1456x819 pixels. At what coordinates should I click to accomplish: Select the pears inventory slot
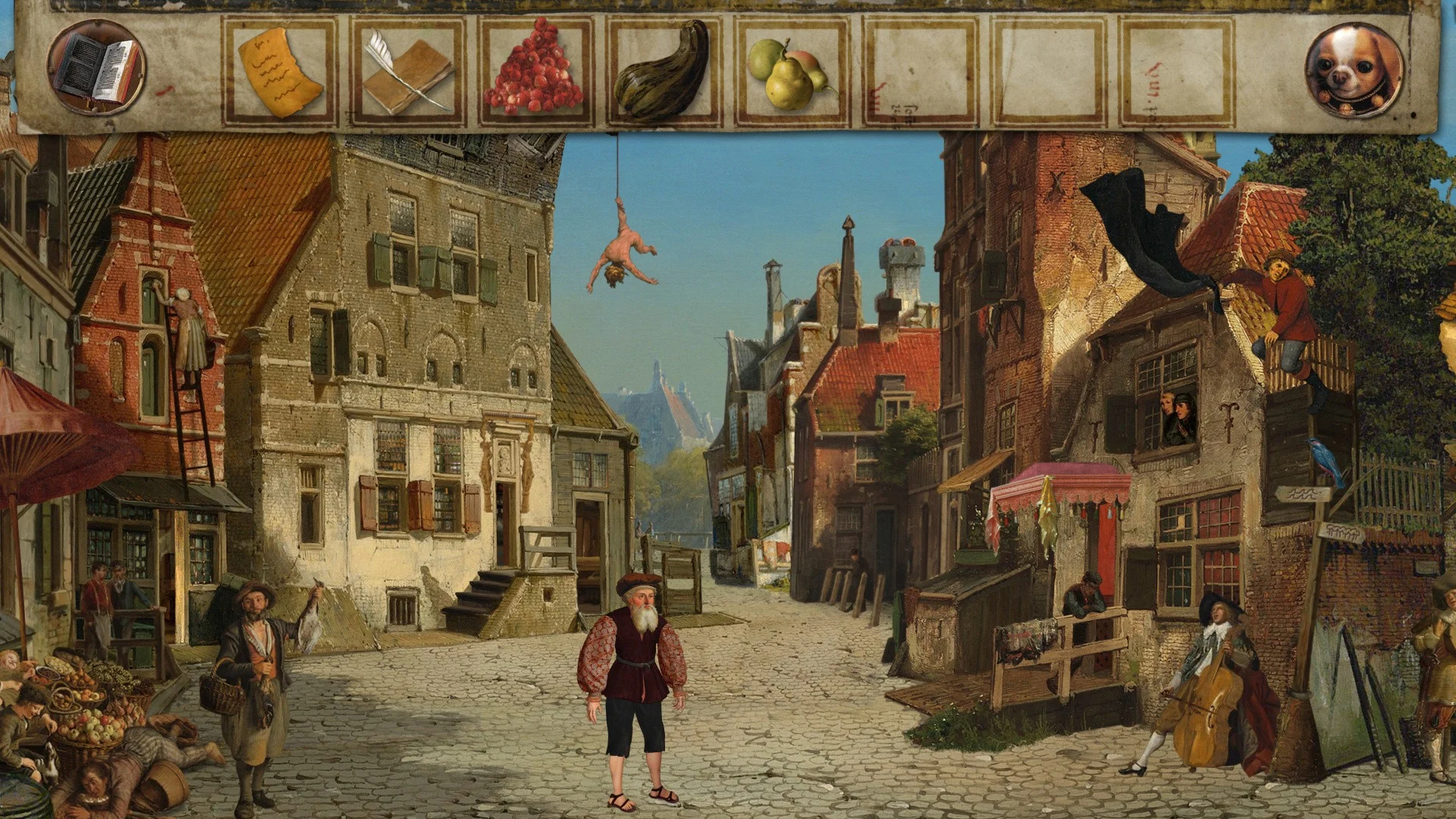tap(792, 72)
